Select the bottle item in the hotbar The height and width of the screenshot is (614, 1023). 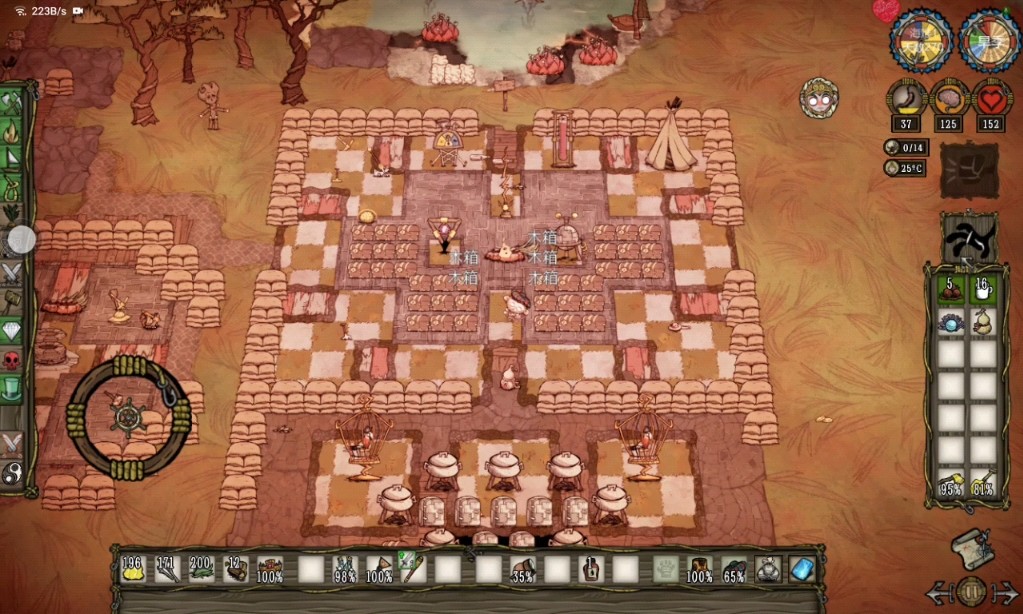591,569
